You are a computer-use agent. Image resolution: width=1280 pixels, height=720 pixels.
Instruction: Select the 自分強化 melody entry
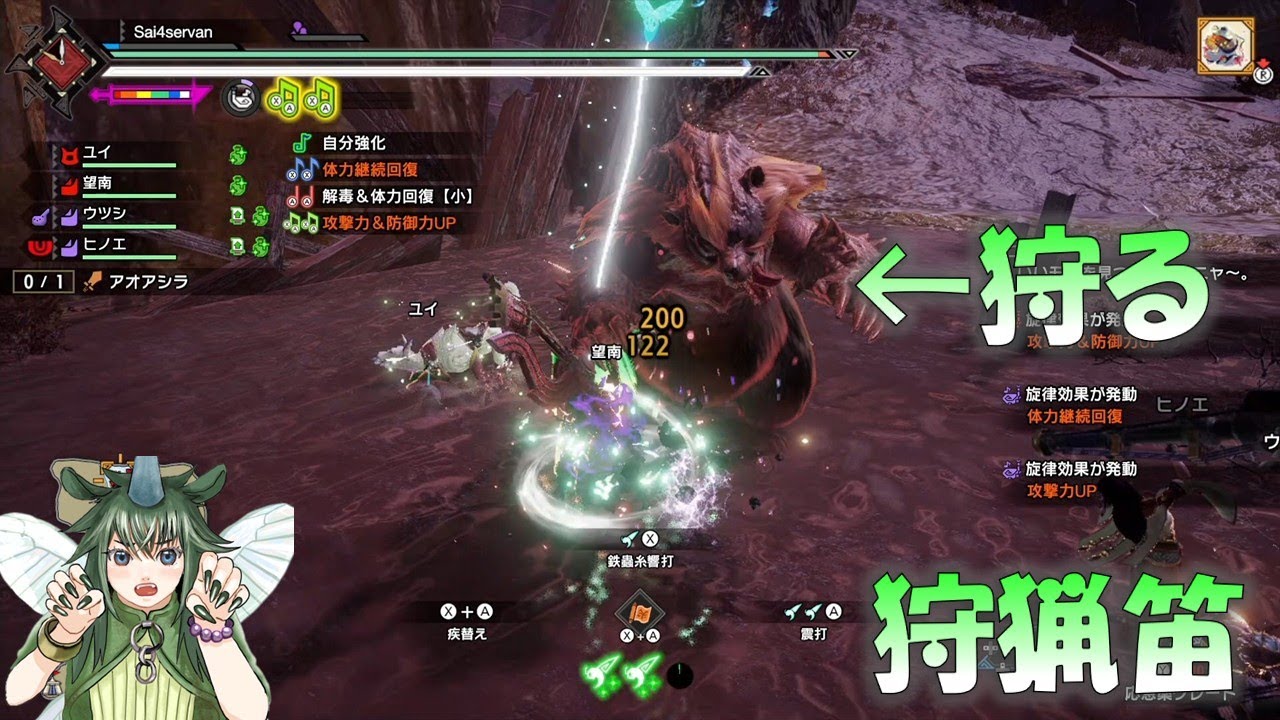pos(354,144)
